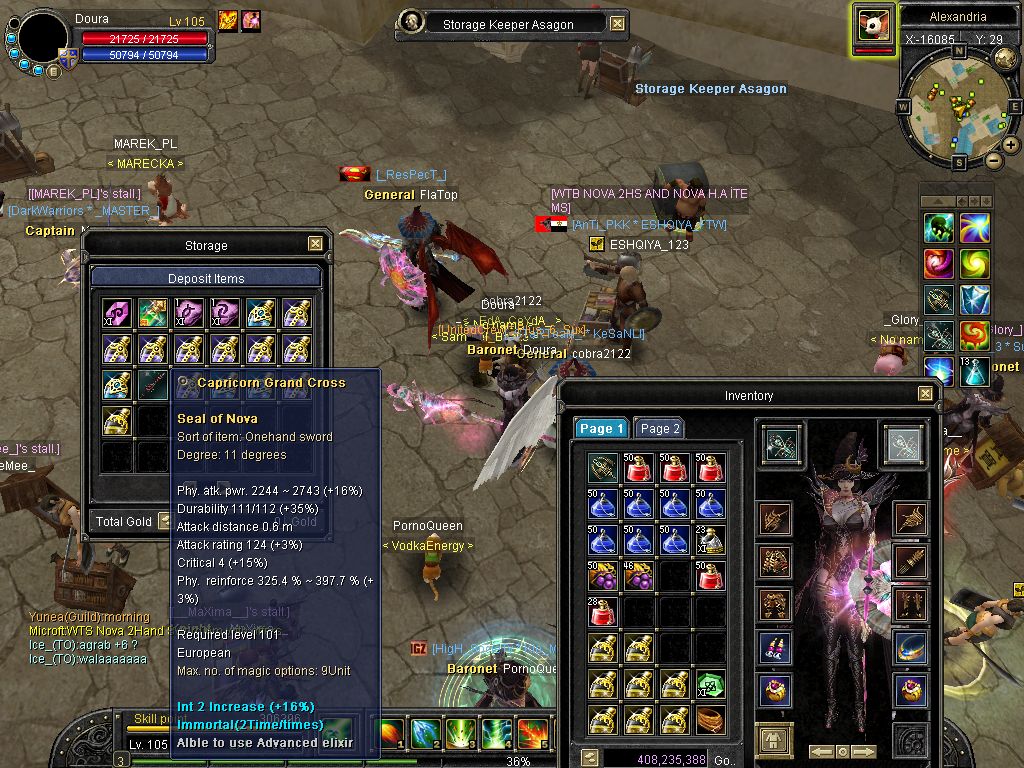Select the dark spear item in storage
The width and height of the screenshot is (1024, 768).
[x=153, y=385]
